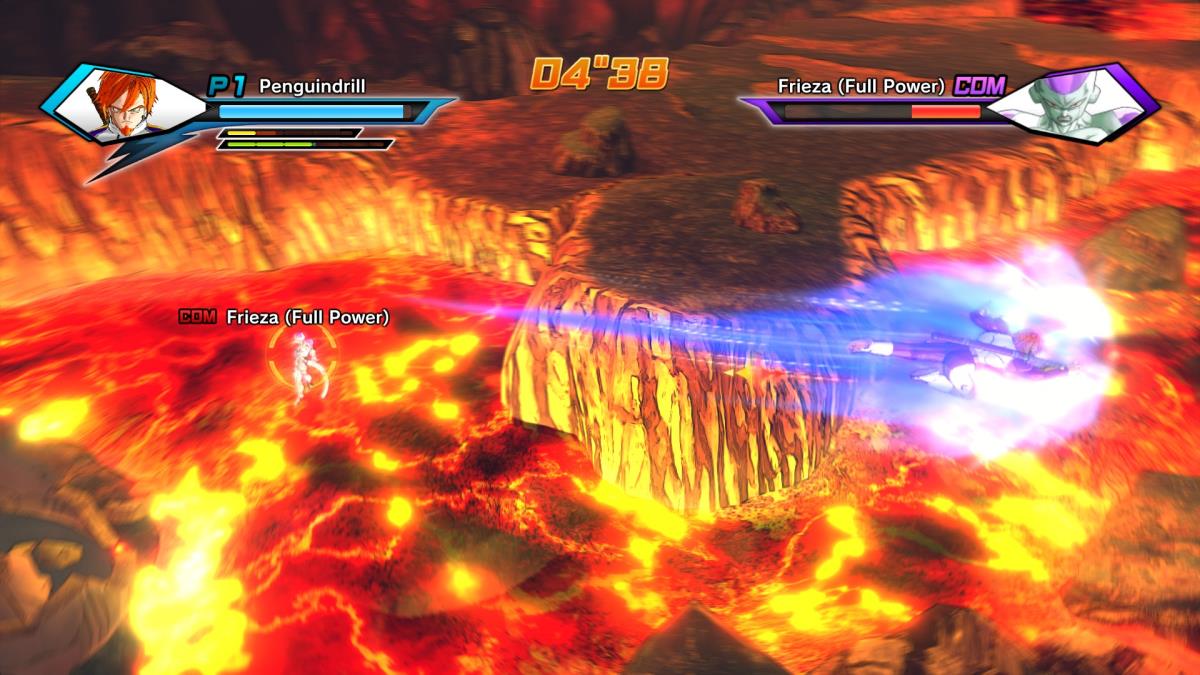Click Penguindrill's player portrait
This screenshot has height=675, width=1200.
pos(122,104)
